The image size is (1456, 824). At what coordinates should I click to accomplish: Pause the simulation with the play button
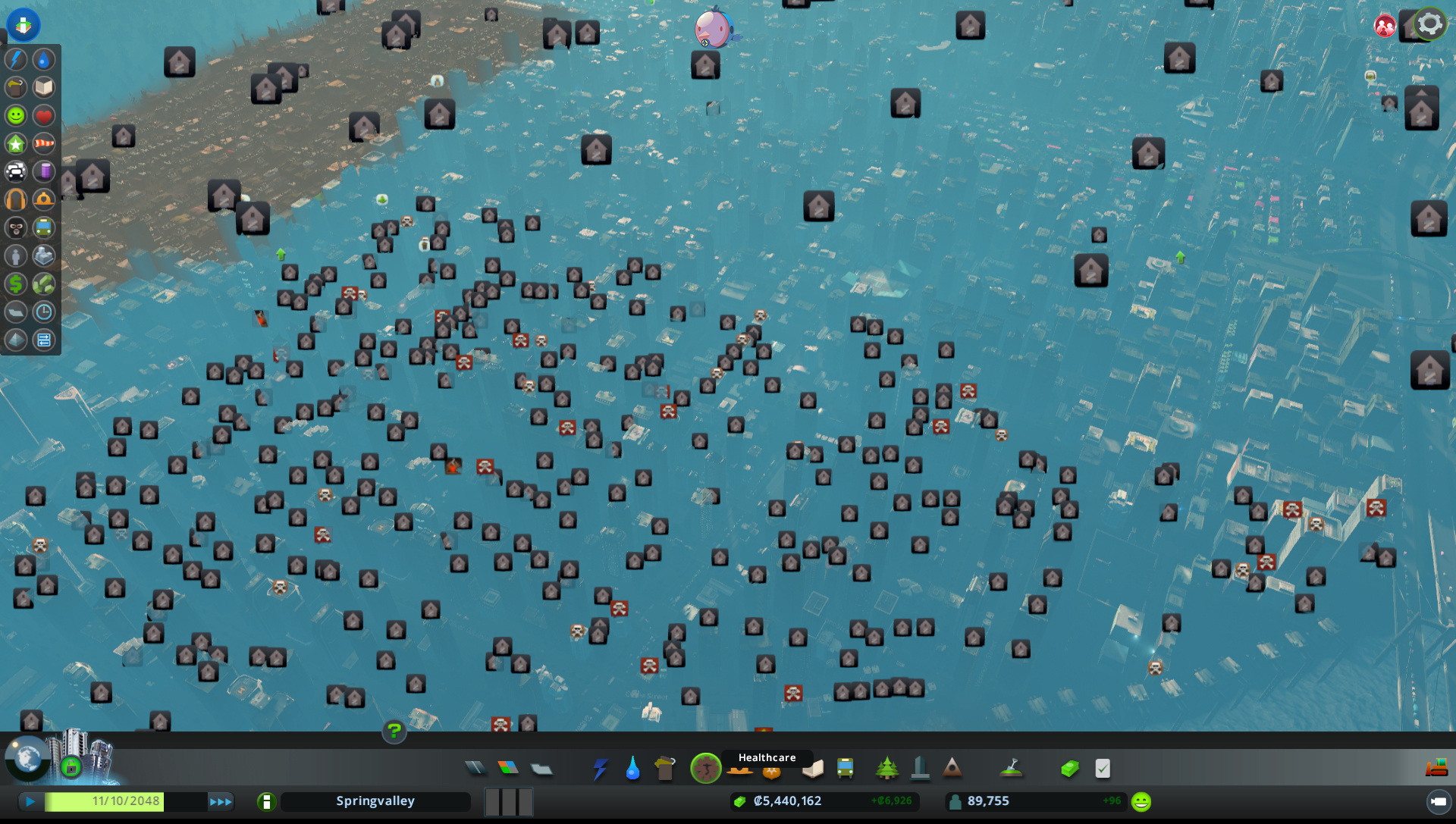click(30, 801)
